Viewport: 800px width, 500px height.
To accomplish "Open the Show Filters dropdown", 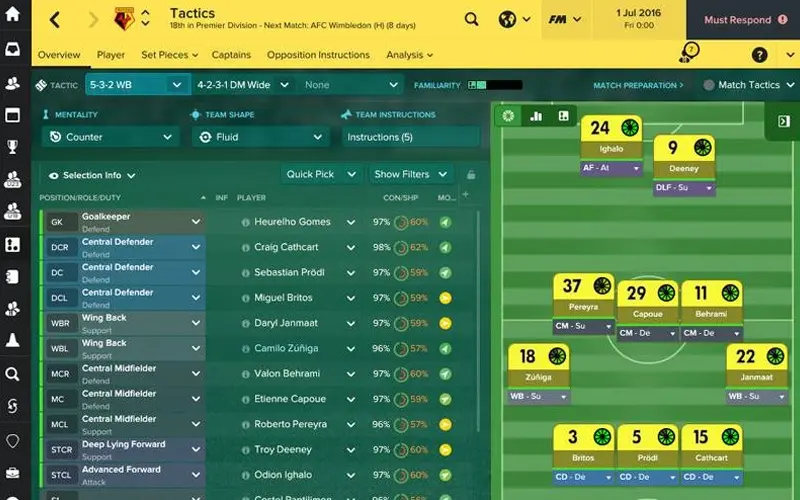I will [x=410, y=174].
